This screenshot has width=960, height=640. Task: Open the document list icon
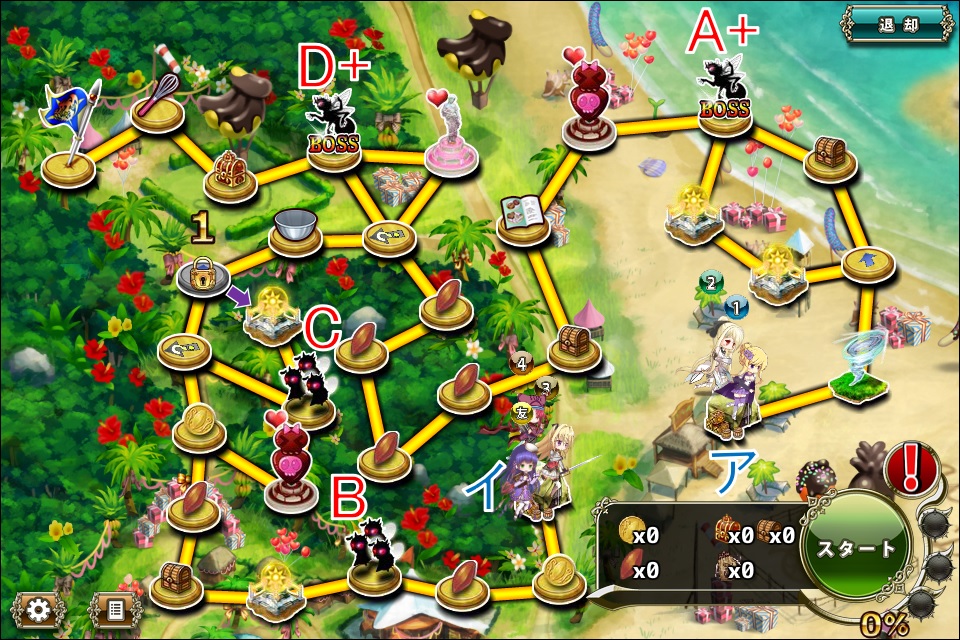(x=114, y=609)
